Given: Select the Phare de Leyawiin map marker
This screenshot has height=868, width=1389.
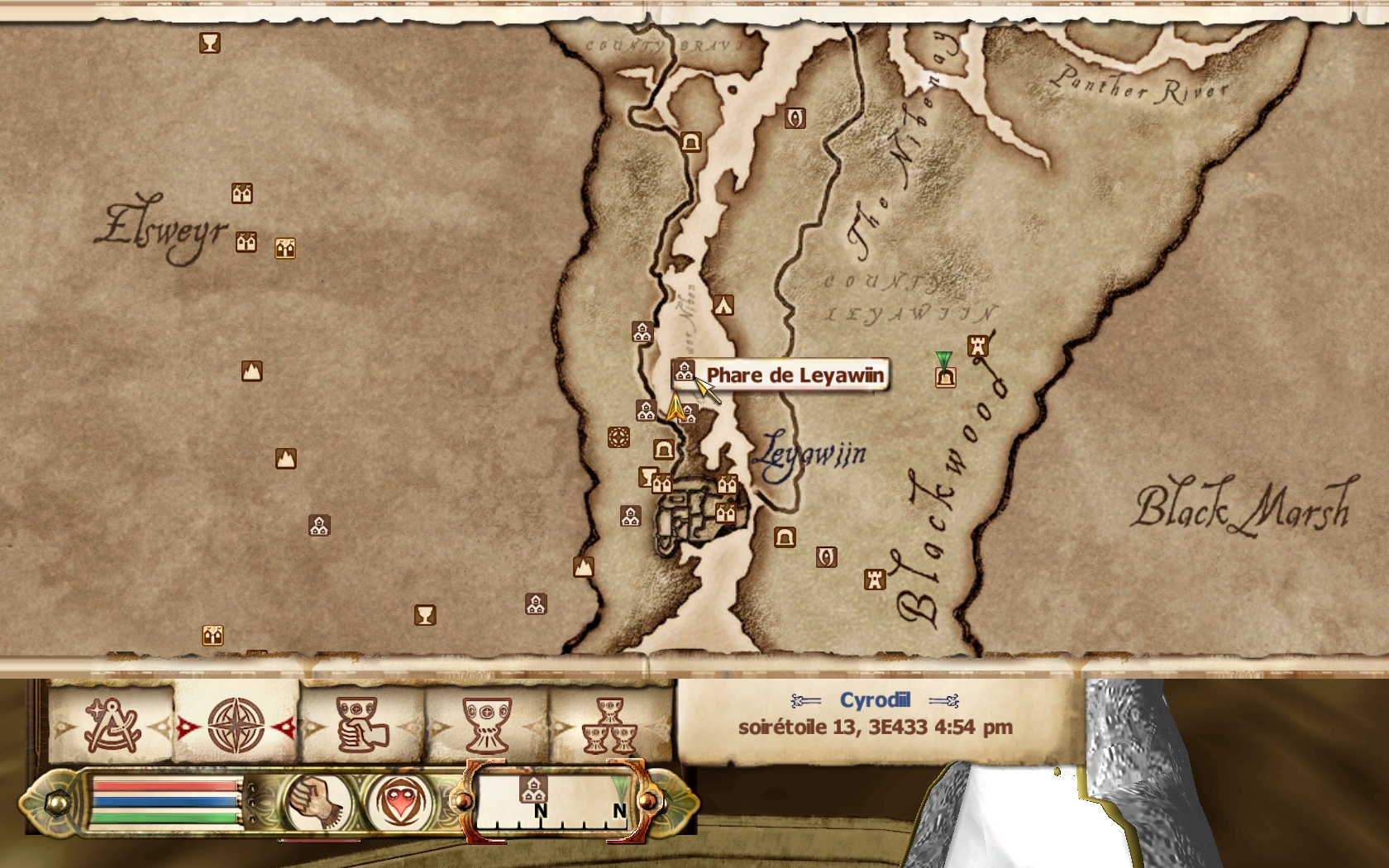Looking at the screenshot, I should (683, 372).
